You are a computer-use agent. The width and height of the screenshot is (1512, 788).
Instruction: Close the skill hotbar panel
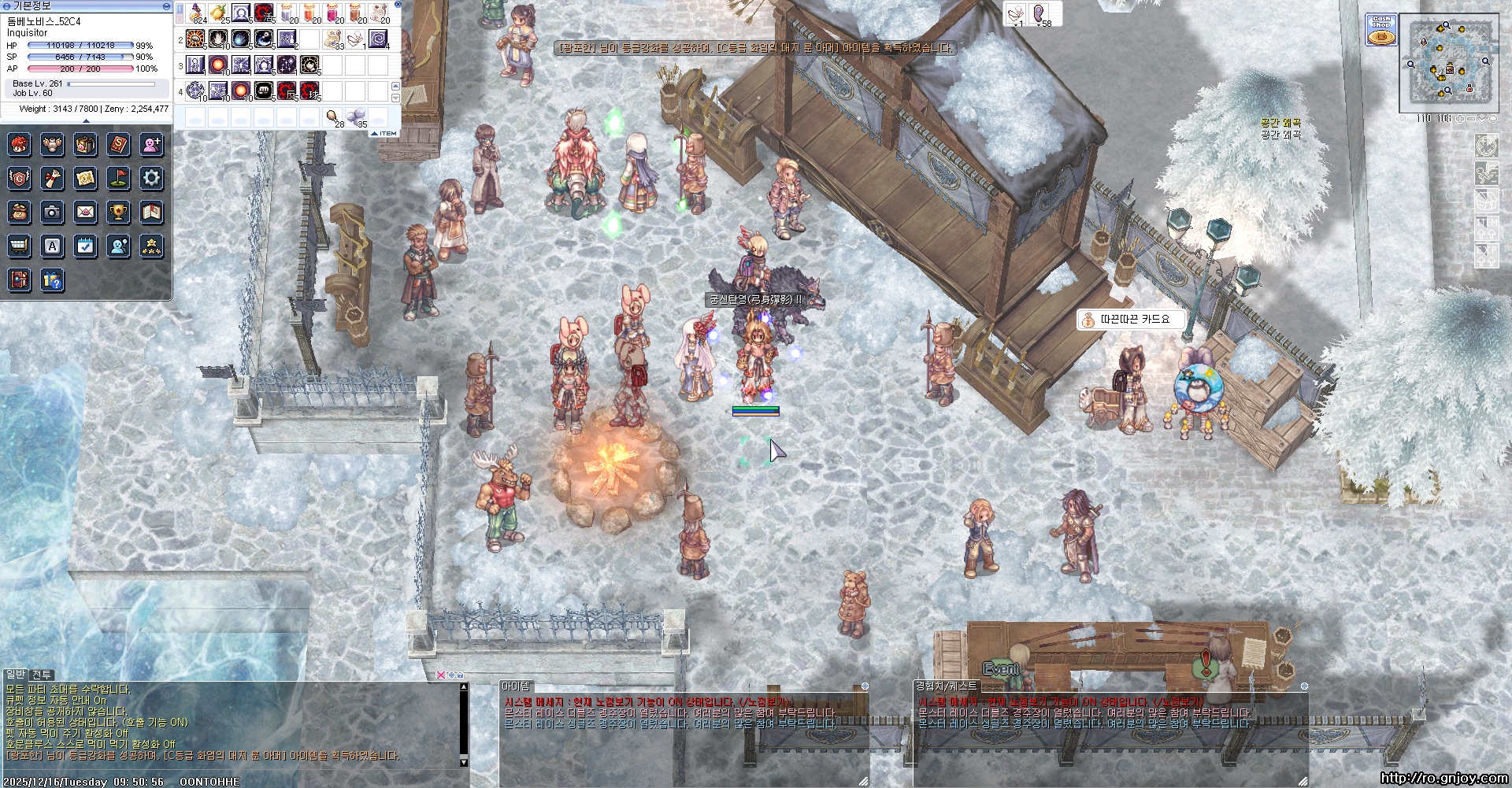(398, 5)
